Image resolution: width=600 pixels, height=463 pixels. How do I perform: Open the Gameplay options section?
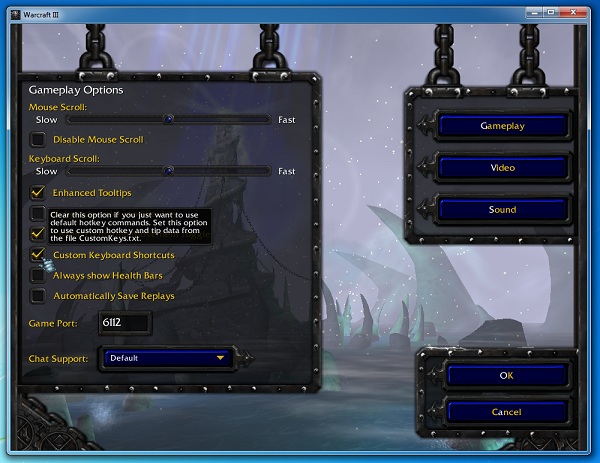[503, 126]
